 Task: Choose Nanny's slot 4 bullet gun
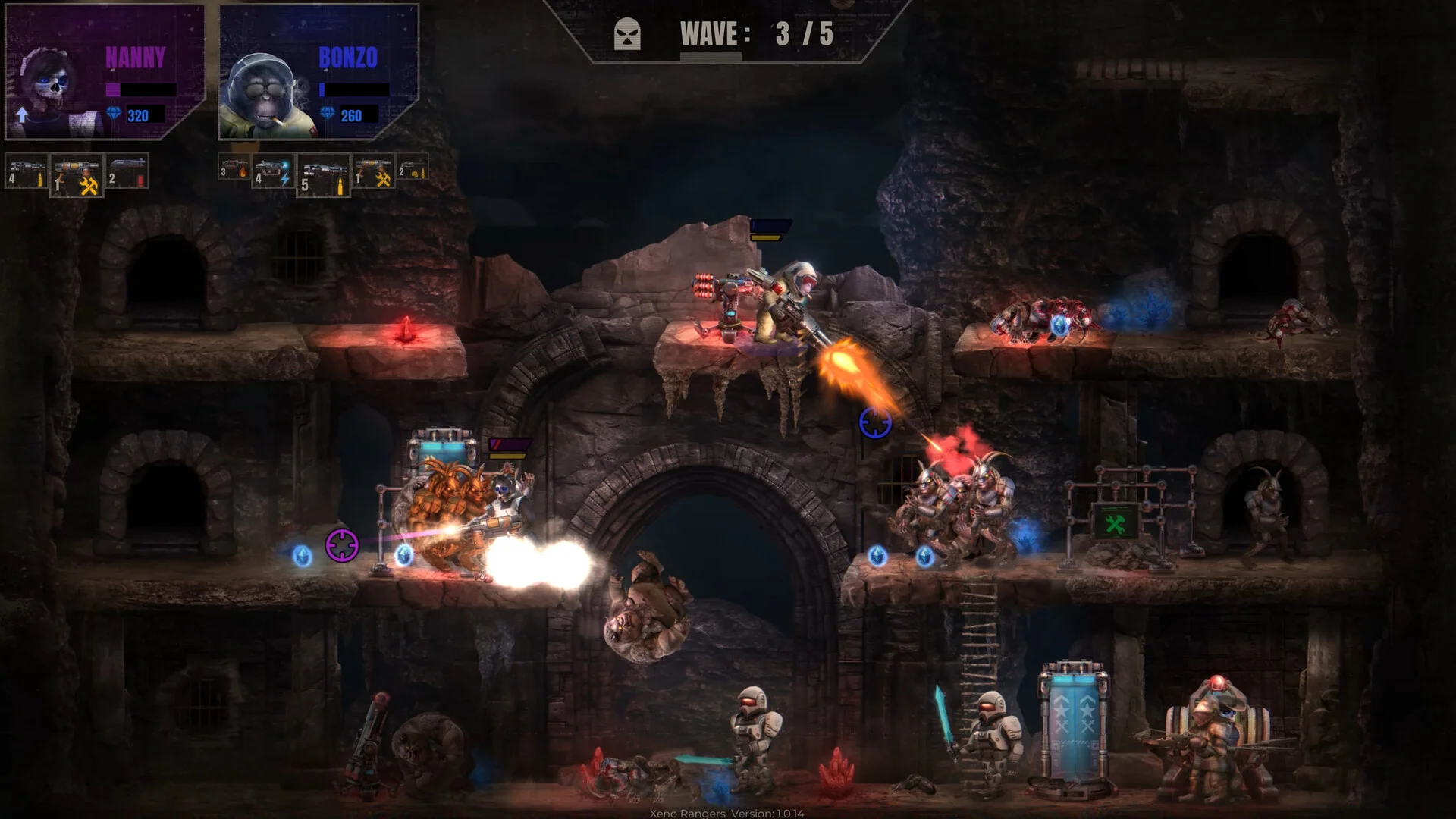(27, 171)
